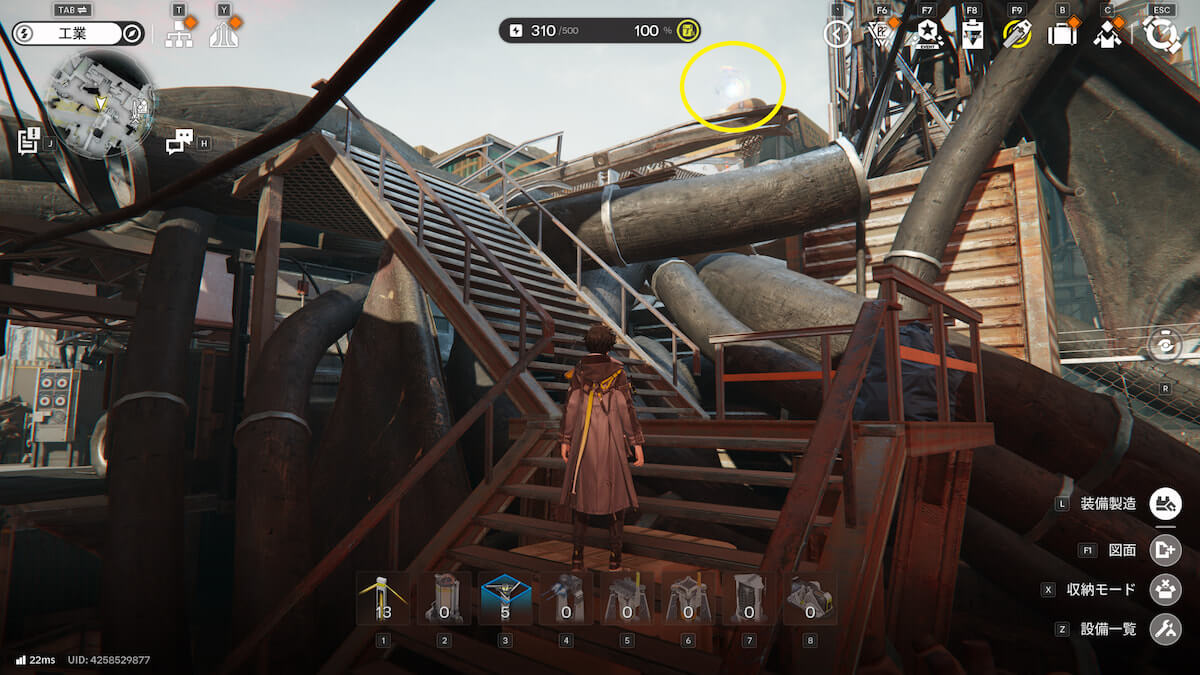Open the suitcase backpack icon
This screenshot has height=675, width=1200.
click(x=1061, y=35)
